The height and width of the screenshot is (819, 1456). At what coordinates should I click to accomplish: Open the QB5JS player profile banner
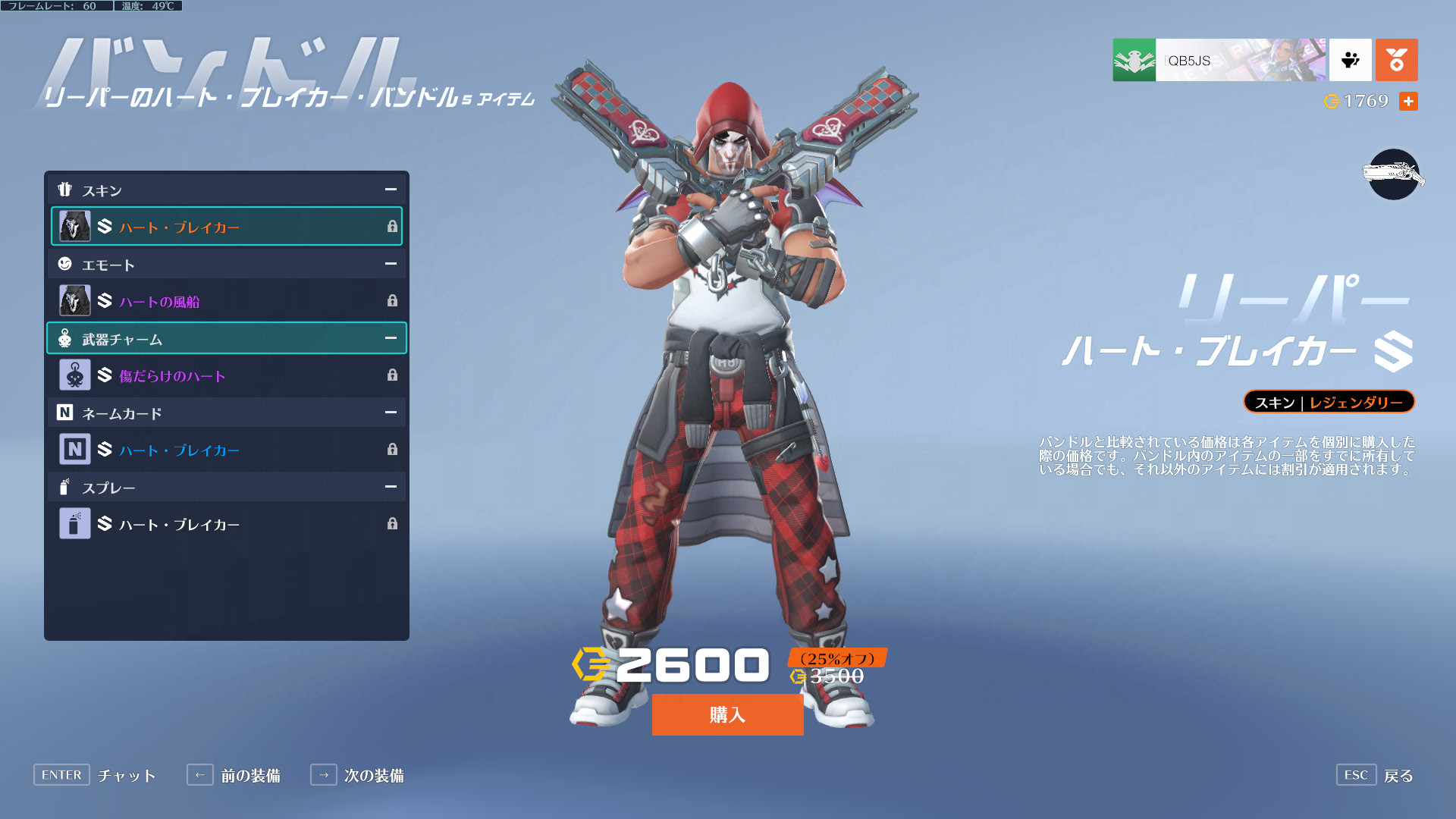[x=1219, y=60]
